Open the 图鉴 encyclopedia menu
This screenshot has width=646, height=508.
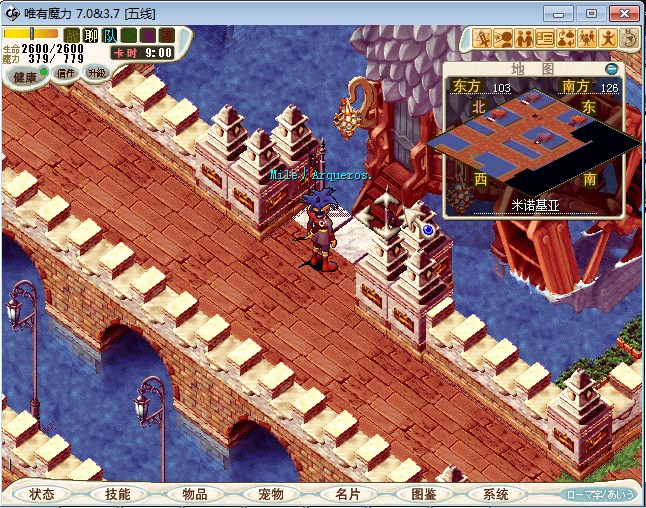coord(423,494)
